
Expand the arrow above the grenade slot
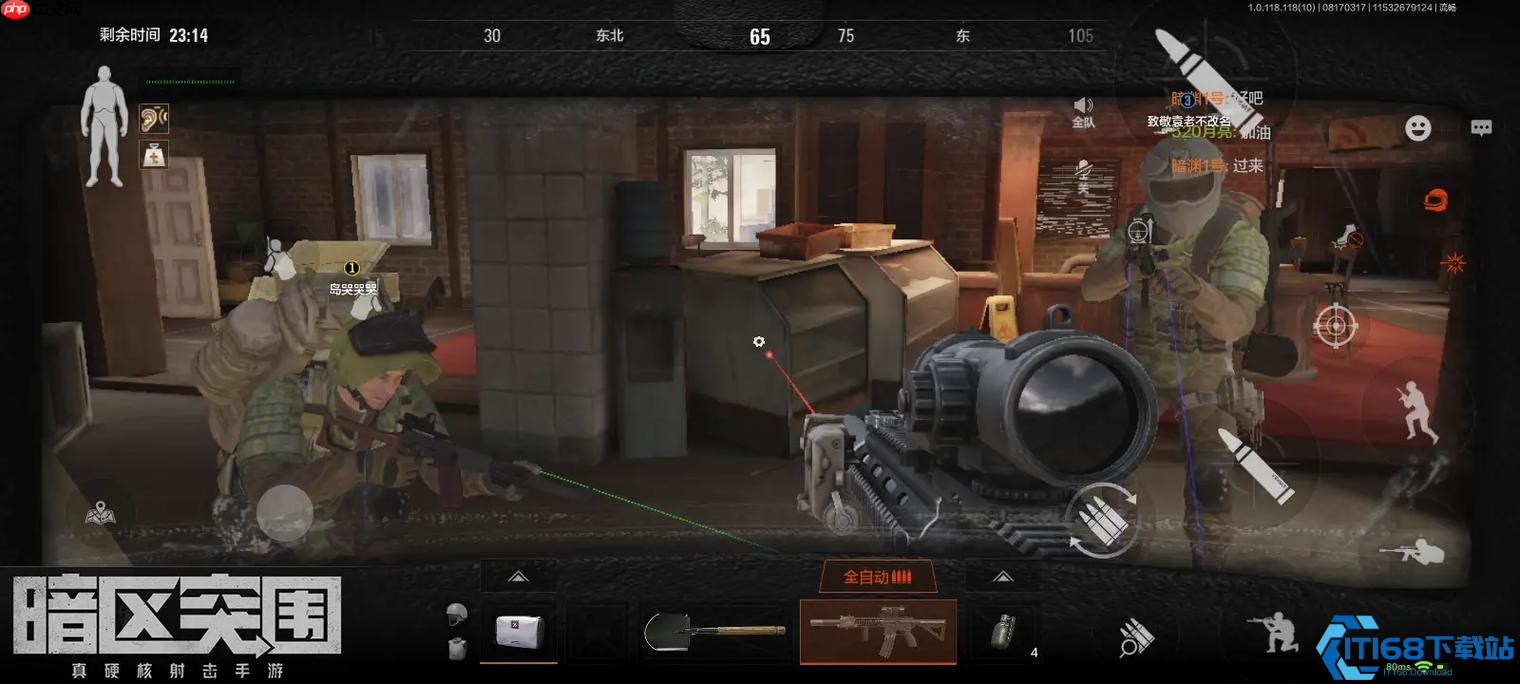pos(1002,577)
